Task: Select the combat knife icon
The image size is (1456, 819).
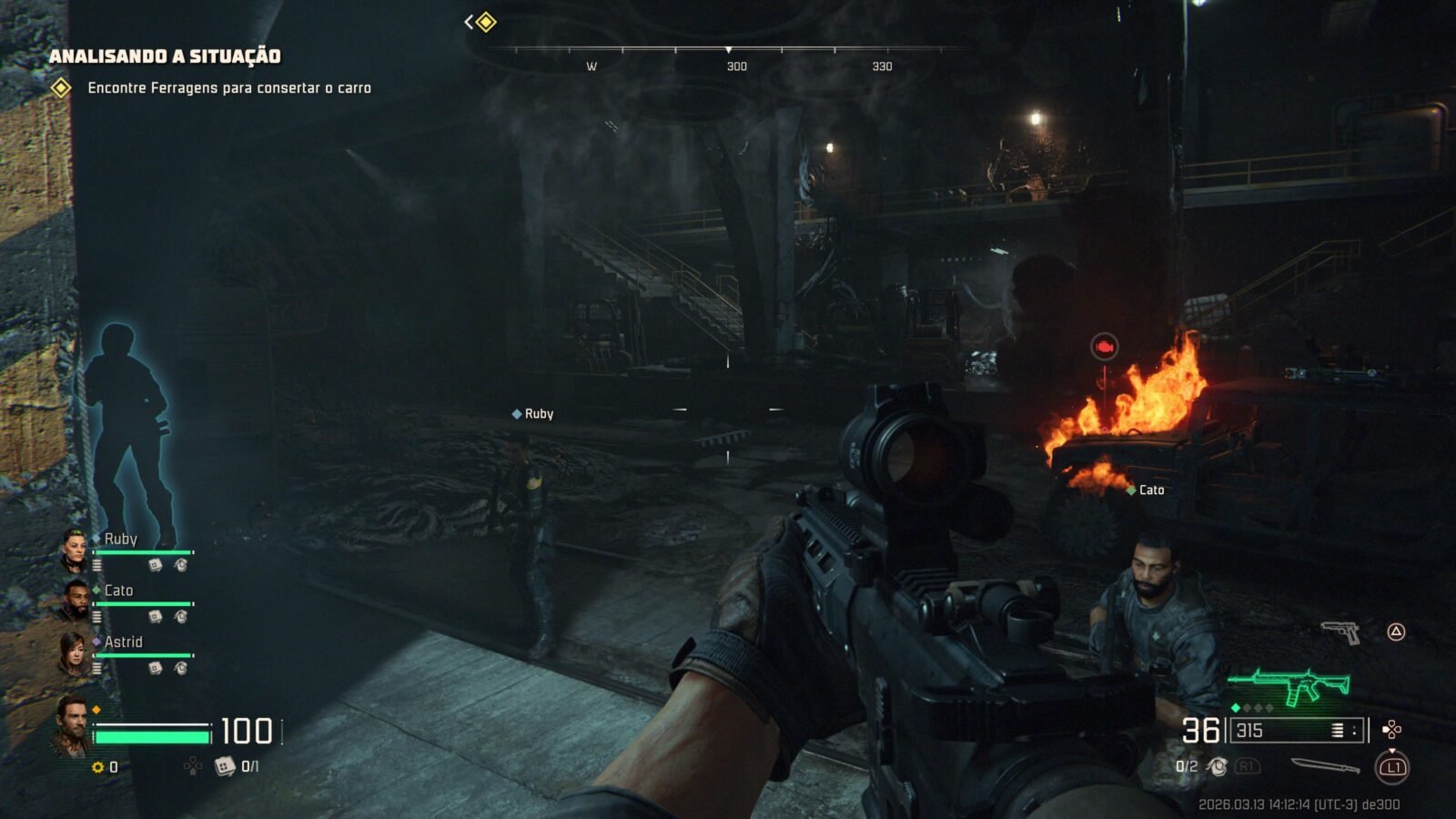Action: click(1325, 766)
